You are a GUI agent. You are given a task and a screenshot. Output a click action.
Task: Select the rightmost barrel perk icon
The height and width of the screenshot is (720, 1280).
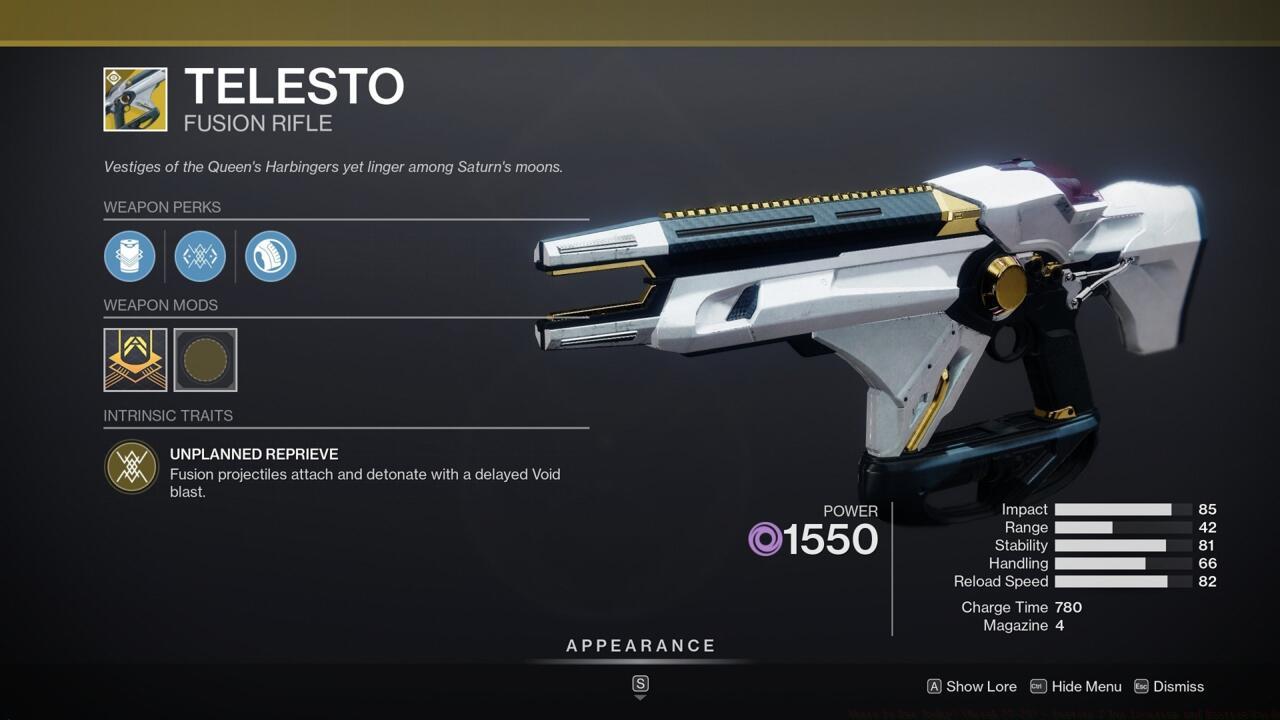point(270,256)
